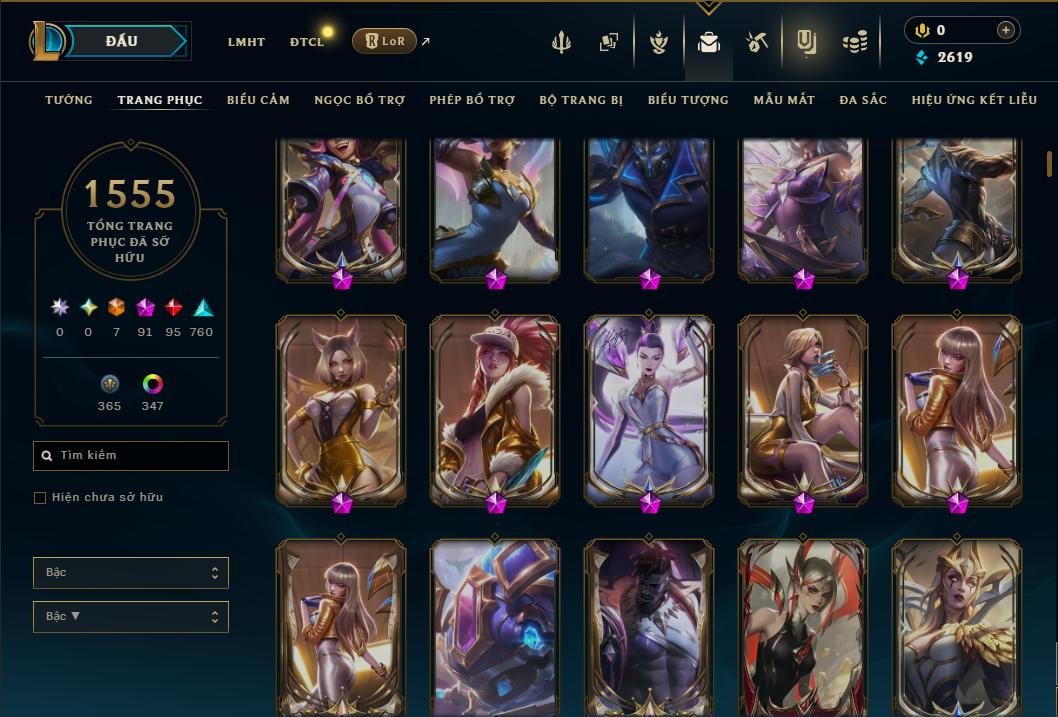Click the ĐẤU play button
This screenshot has width=1058, height=717.
tap(122, 41)
